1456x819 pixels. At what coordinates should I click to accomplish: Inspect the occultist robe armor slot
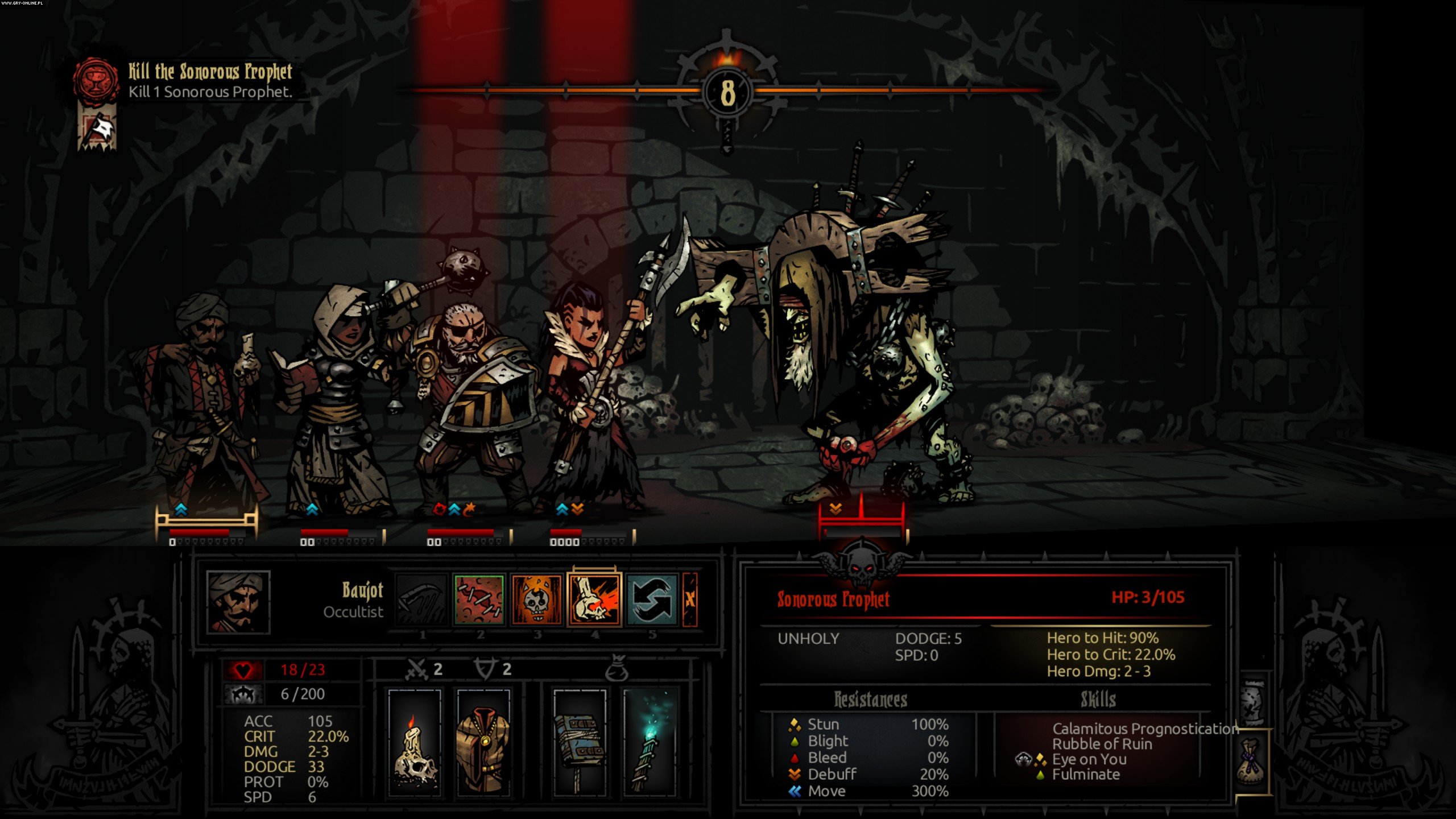pos(483,742)
